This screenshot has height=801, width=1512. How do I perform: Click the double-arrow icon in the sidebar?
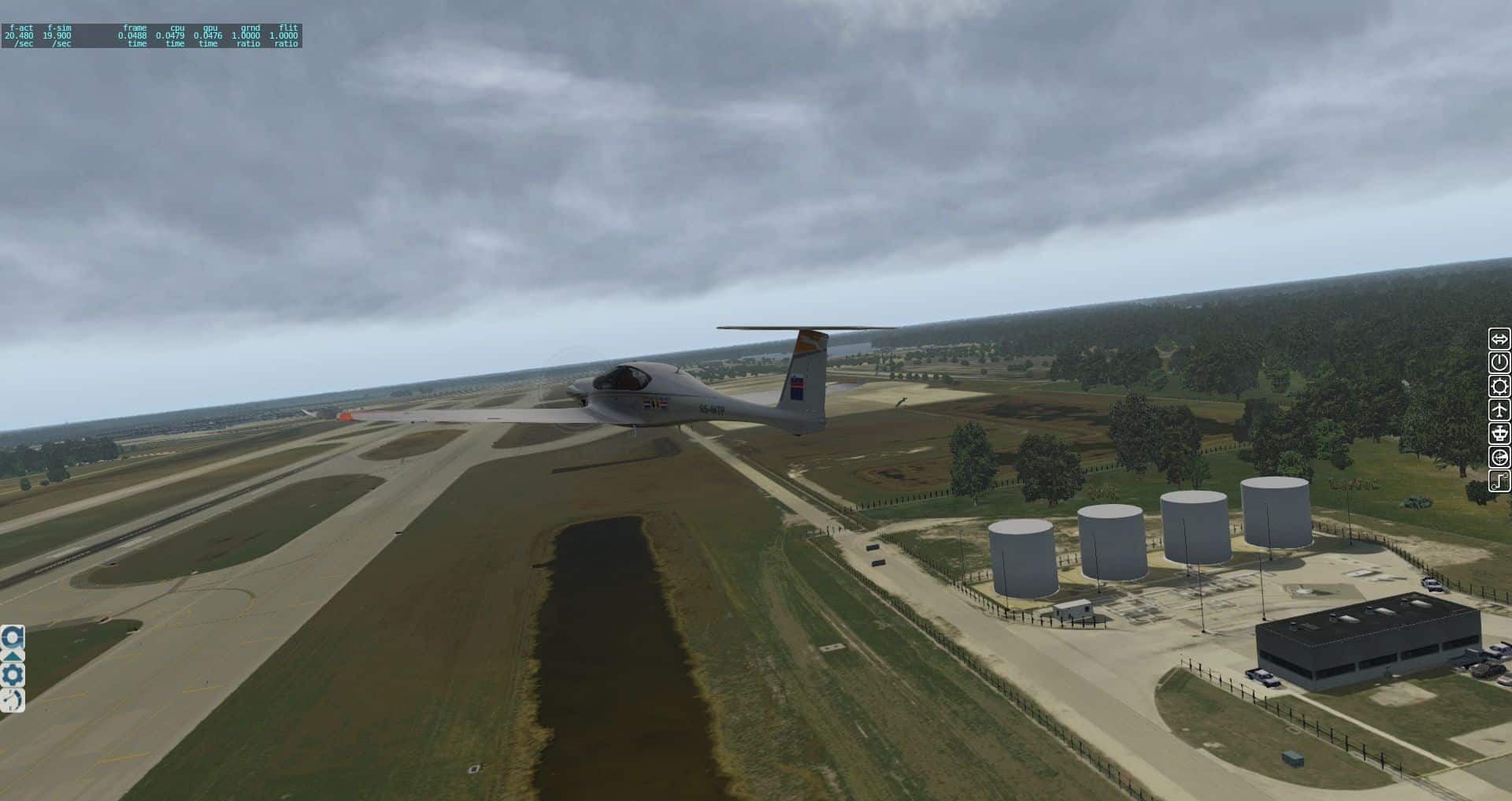click(x=1499, y=339)
